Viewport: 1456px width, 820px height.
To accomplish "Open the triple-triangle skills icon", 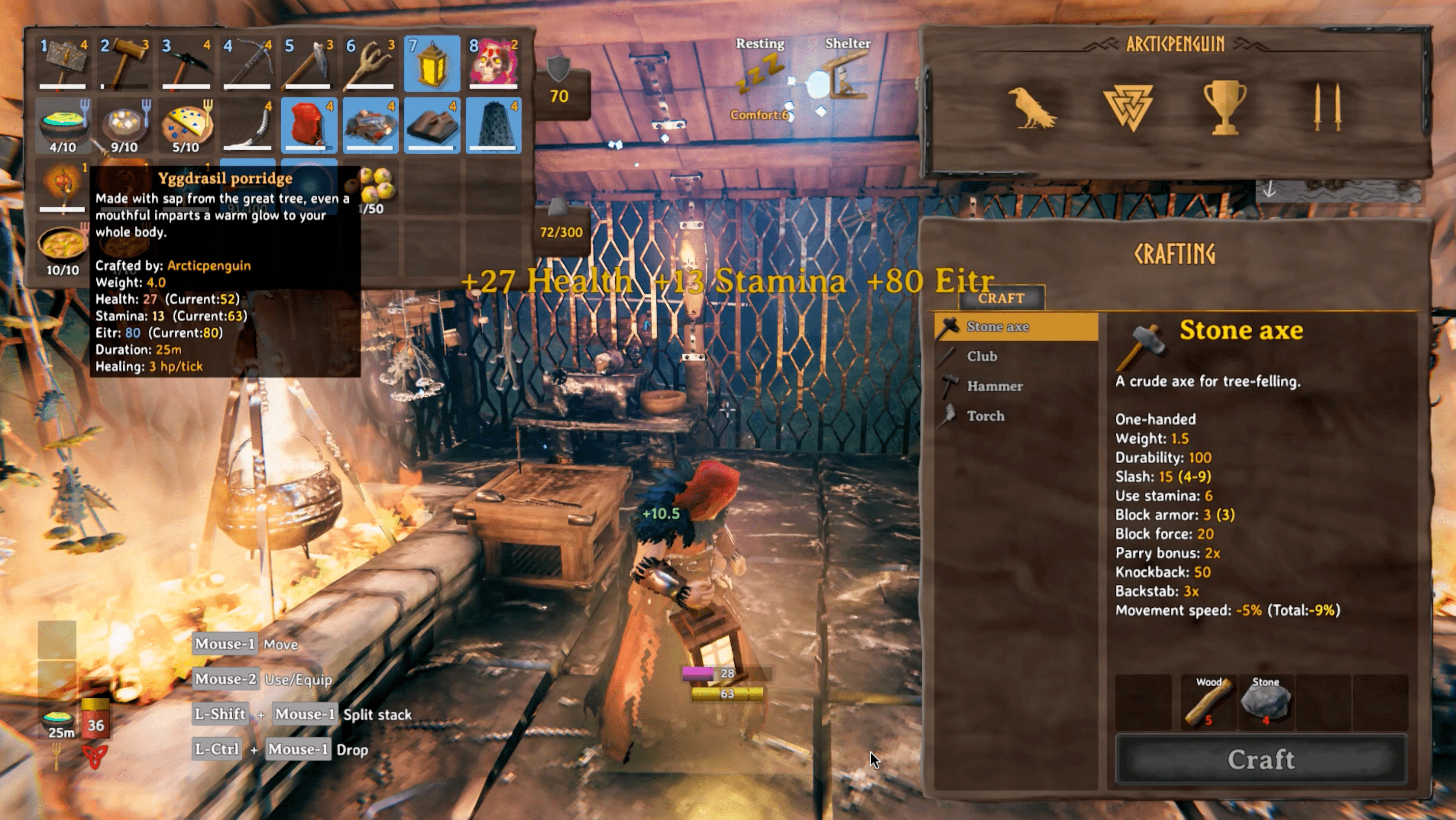I will pyautogui.click(x=1129, y=107).
